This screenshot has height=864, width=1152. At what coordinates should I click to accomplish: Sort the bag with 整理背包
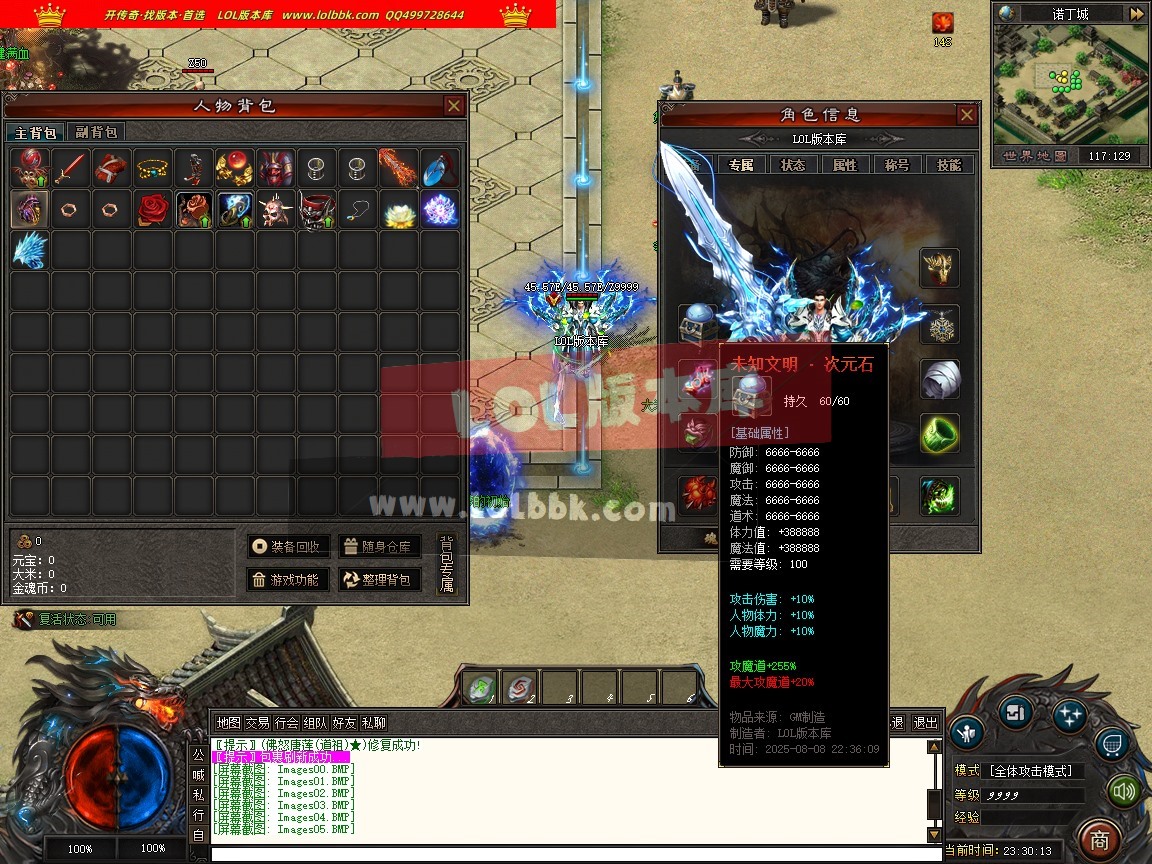[x=379, y=579]
